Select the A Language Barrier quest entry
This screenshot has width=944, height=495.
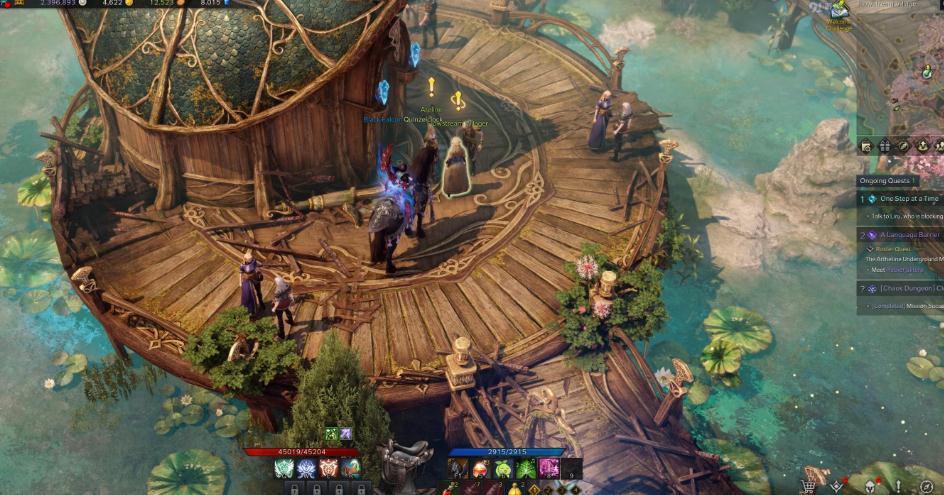click(905, 236)
